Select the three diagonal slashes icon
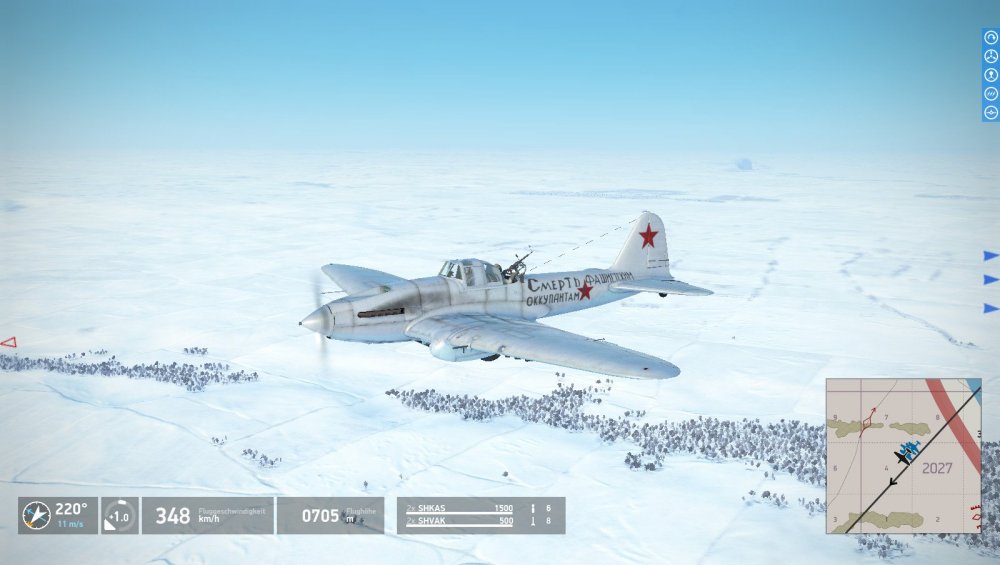Viewport: 1000px width, 565px height. tap(991, 94)
